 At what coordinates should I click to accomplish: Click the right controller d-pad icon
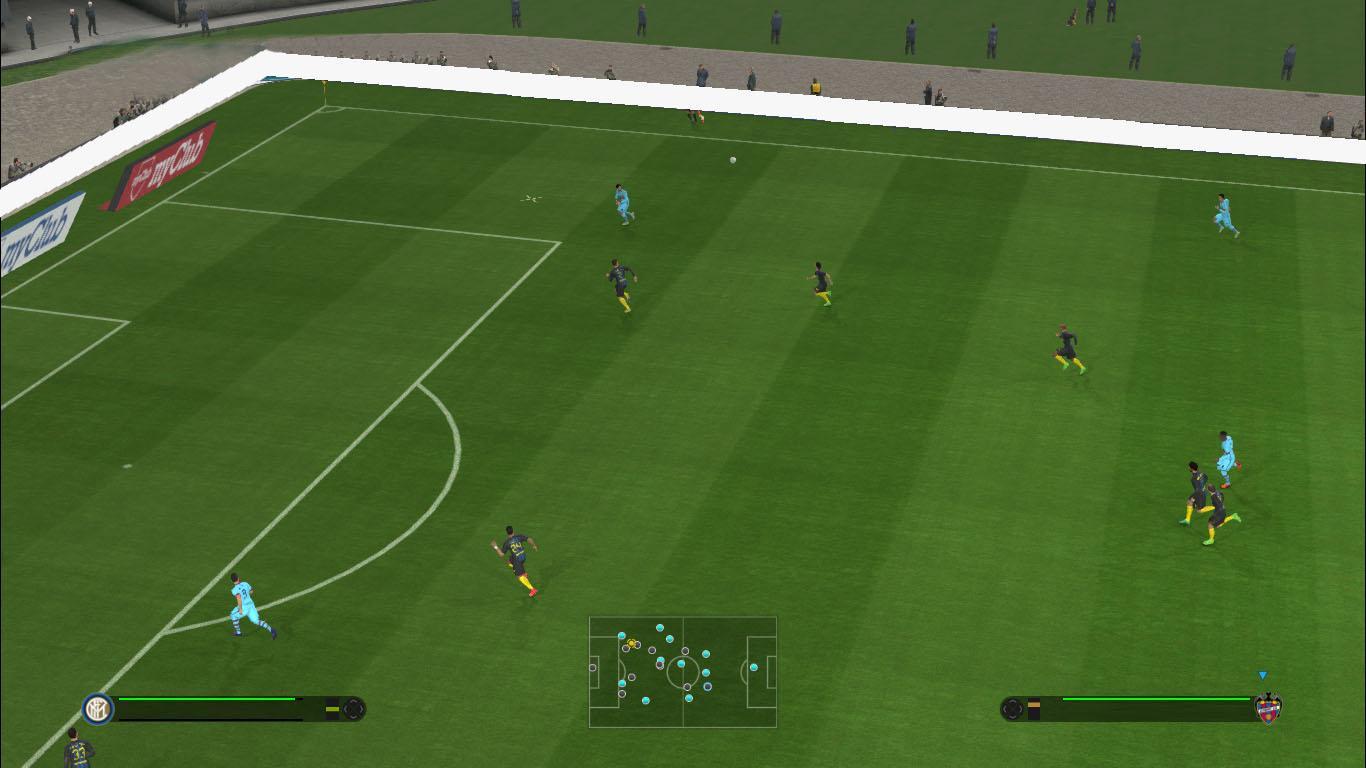1012,710
